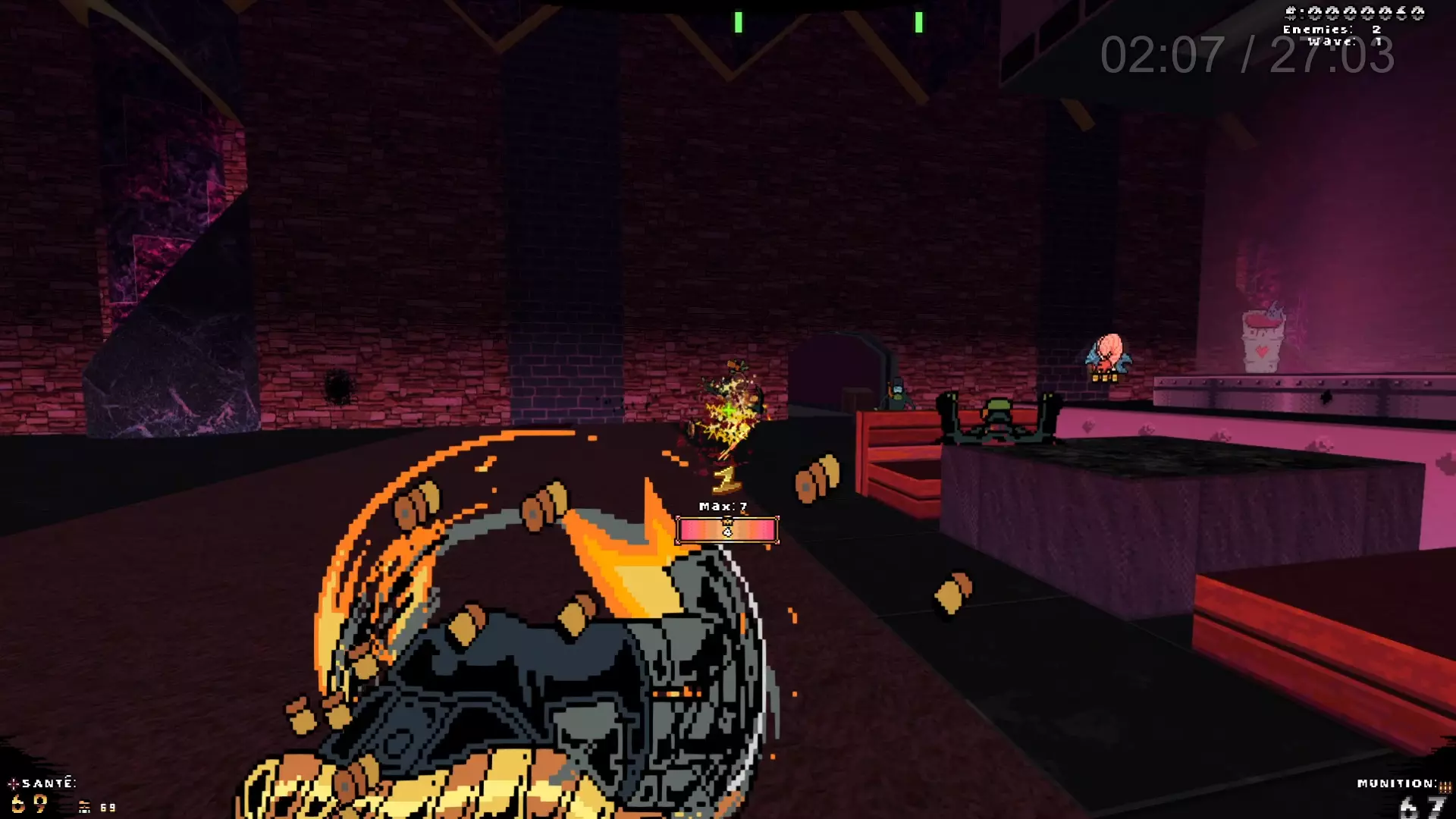
Task: Select the golden crown on the meter bar
Action: click(728, 522)
